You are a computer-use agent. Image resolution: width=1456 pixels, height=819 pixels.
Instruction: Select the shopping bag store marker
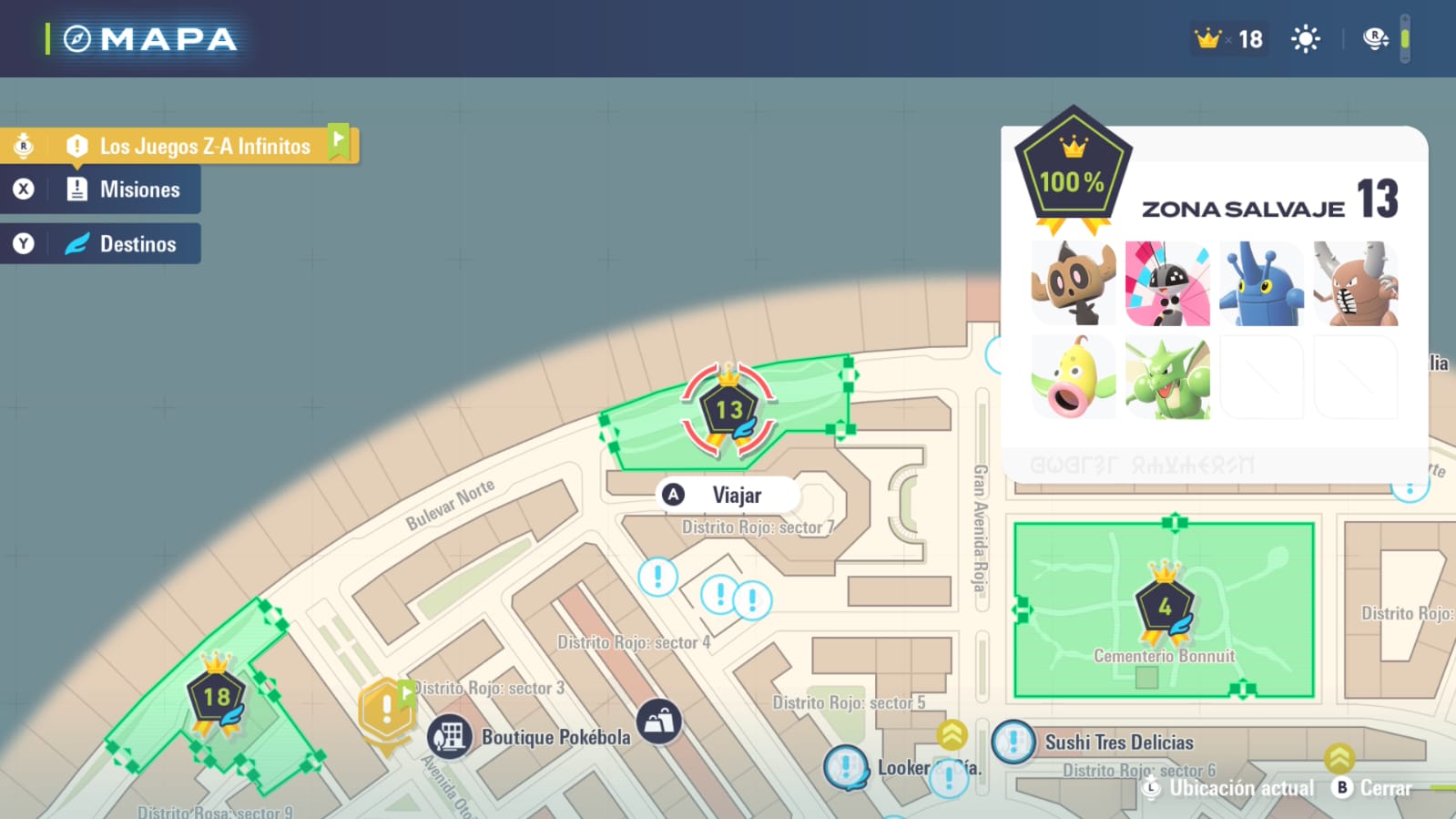point(659,722)
